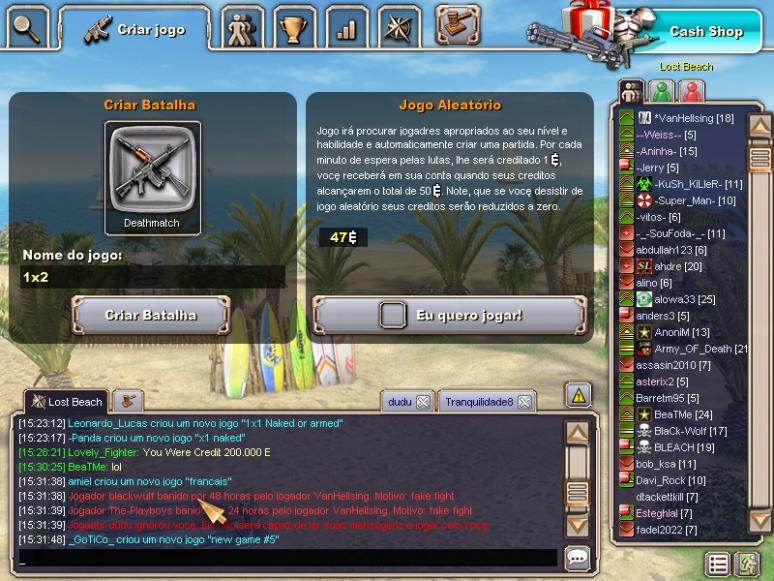
Task: Click the yellow warning triangle button
Action: pyautogui.click(x=578, y=395)
